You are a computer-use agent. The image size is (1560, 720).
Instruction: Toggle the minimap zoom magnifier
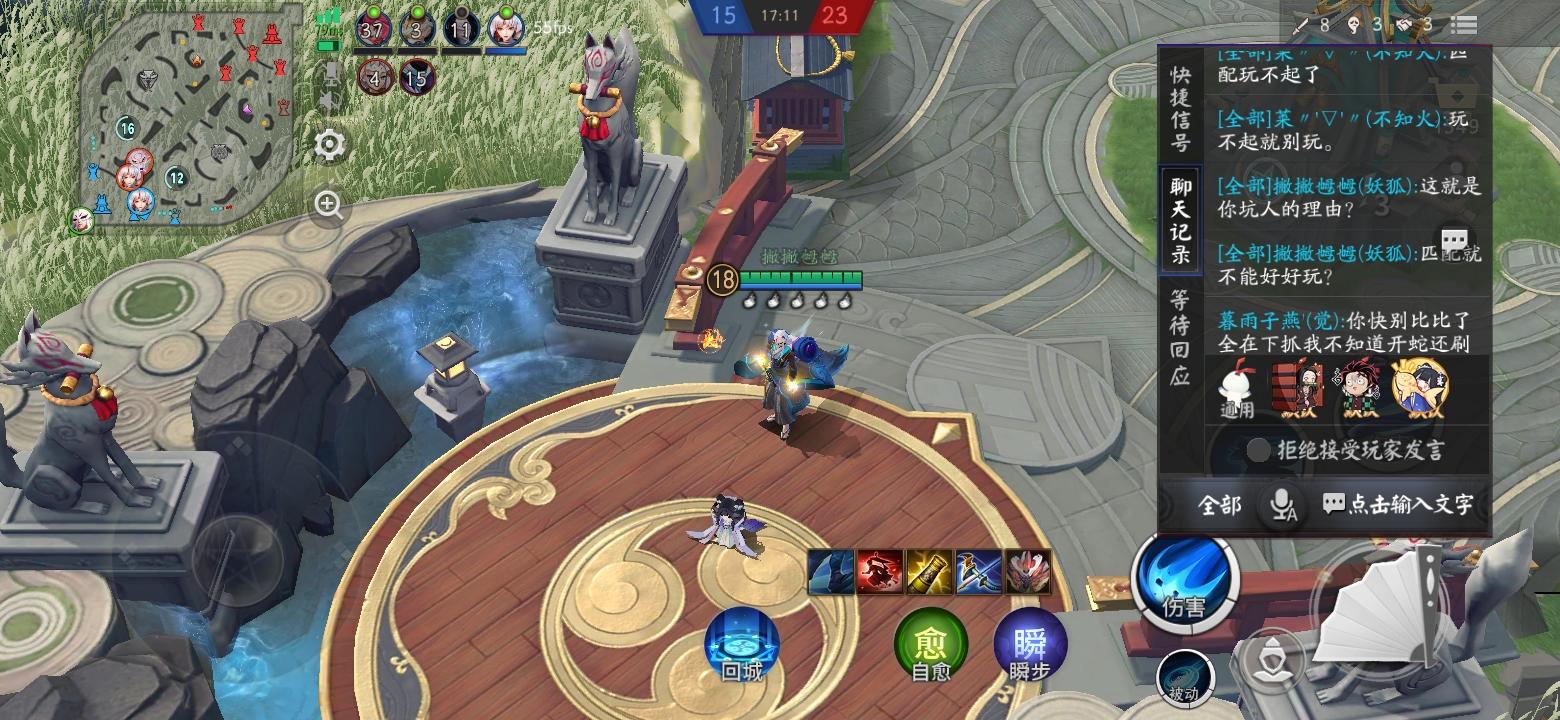(327, 205)
